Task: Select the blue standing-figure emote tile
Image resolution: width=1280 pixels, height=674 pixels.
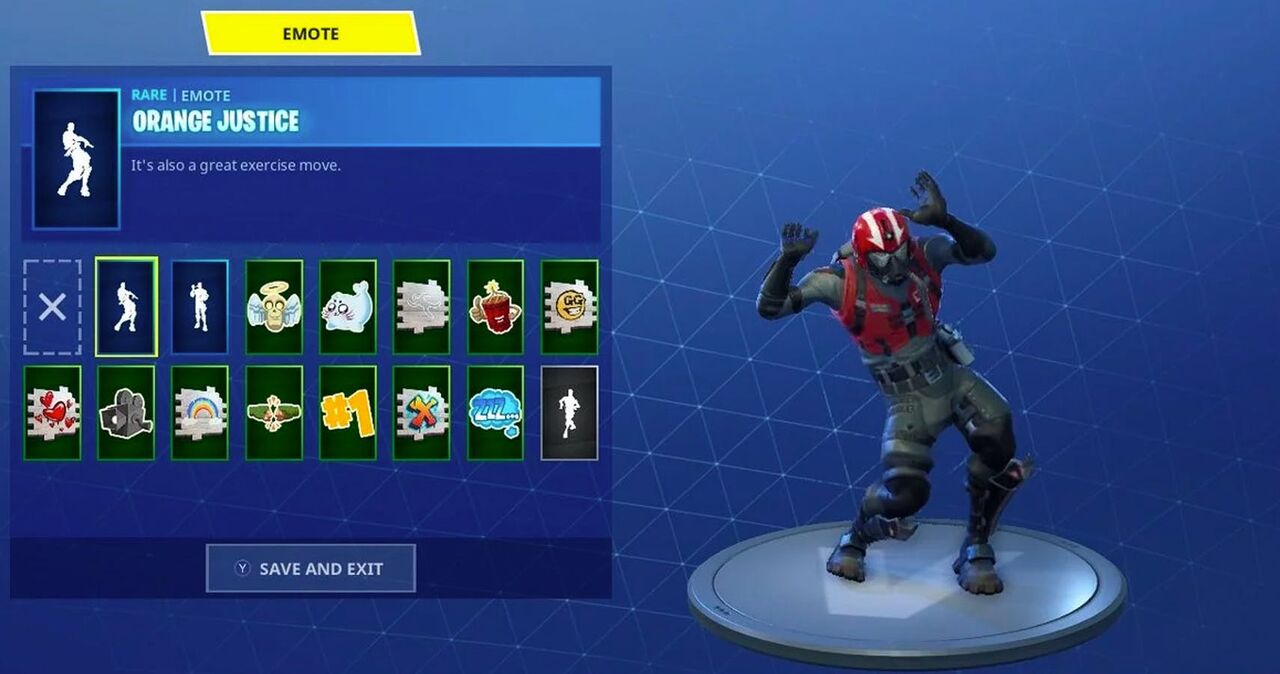Action: (200, 307)
